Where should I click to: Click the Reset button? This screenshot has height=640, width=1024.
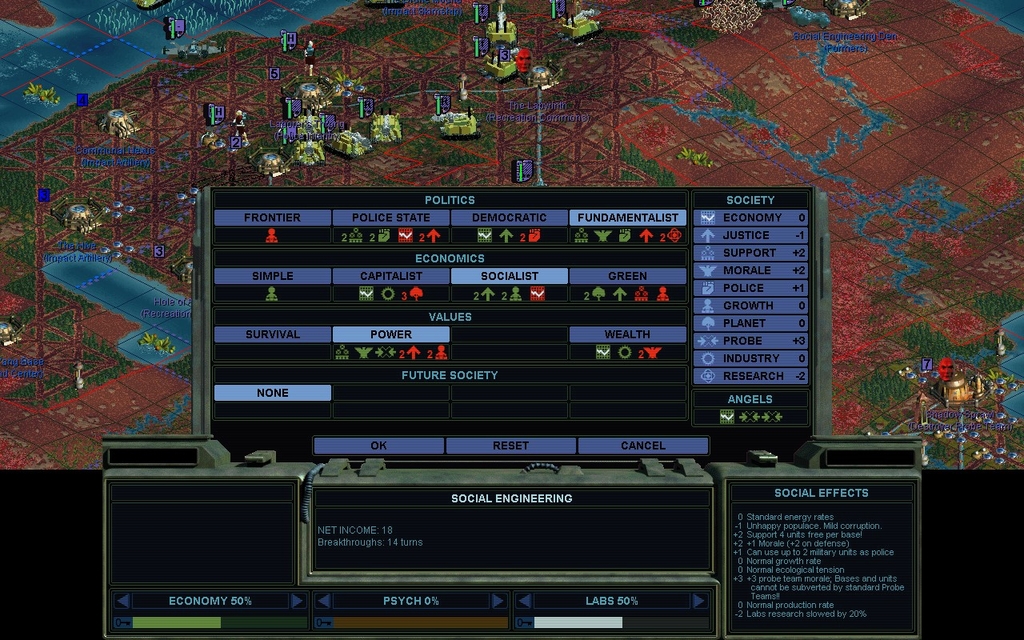(510, 446)
